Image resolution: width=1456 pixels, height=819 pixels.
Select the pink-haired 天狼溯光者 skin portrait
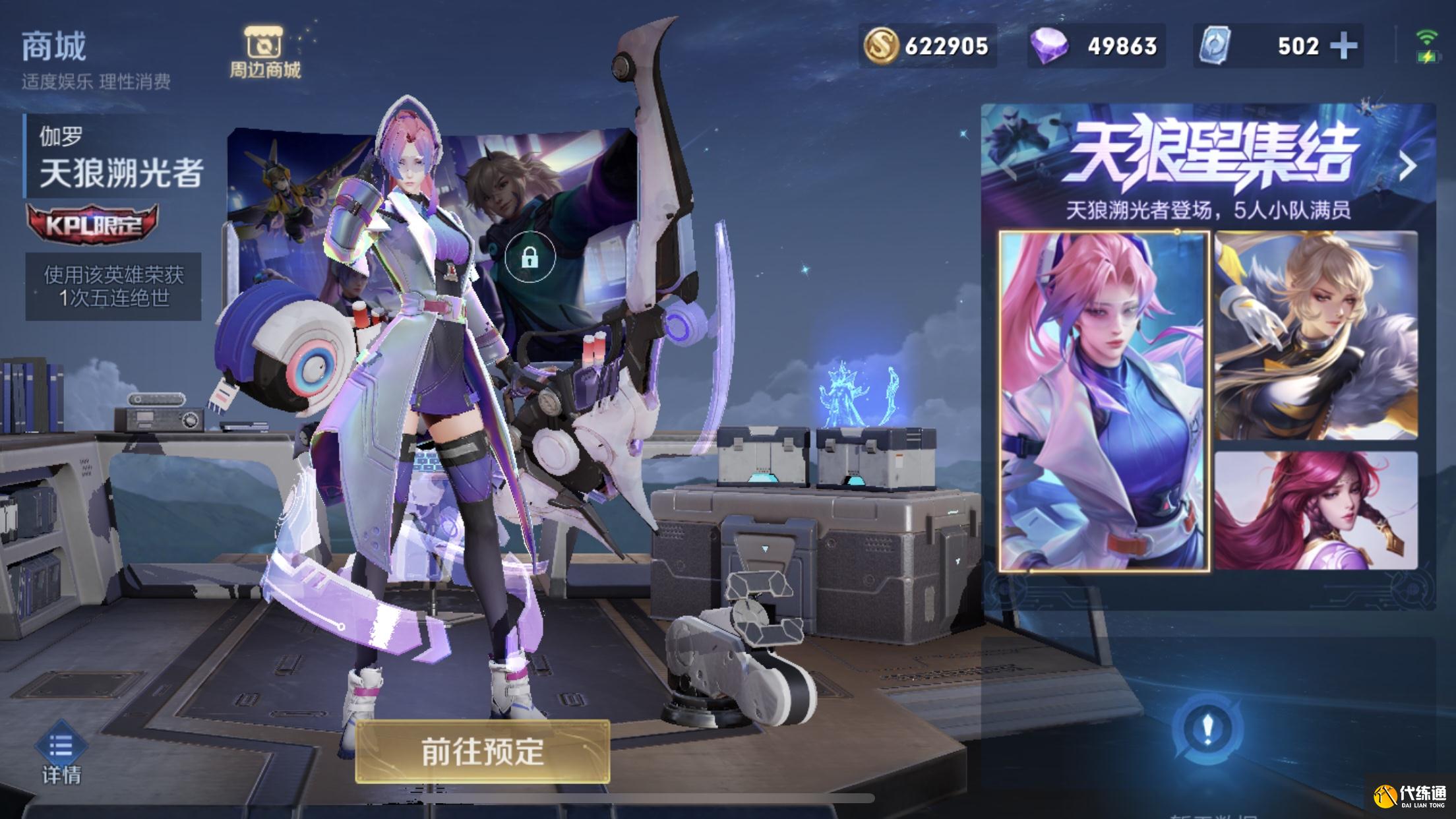tap(1104, 401)
